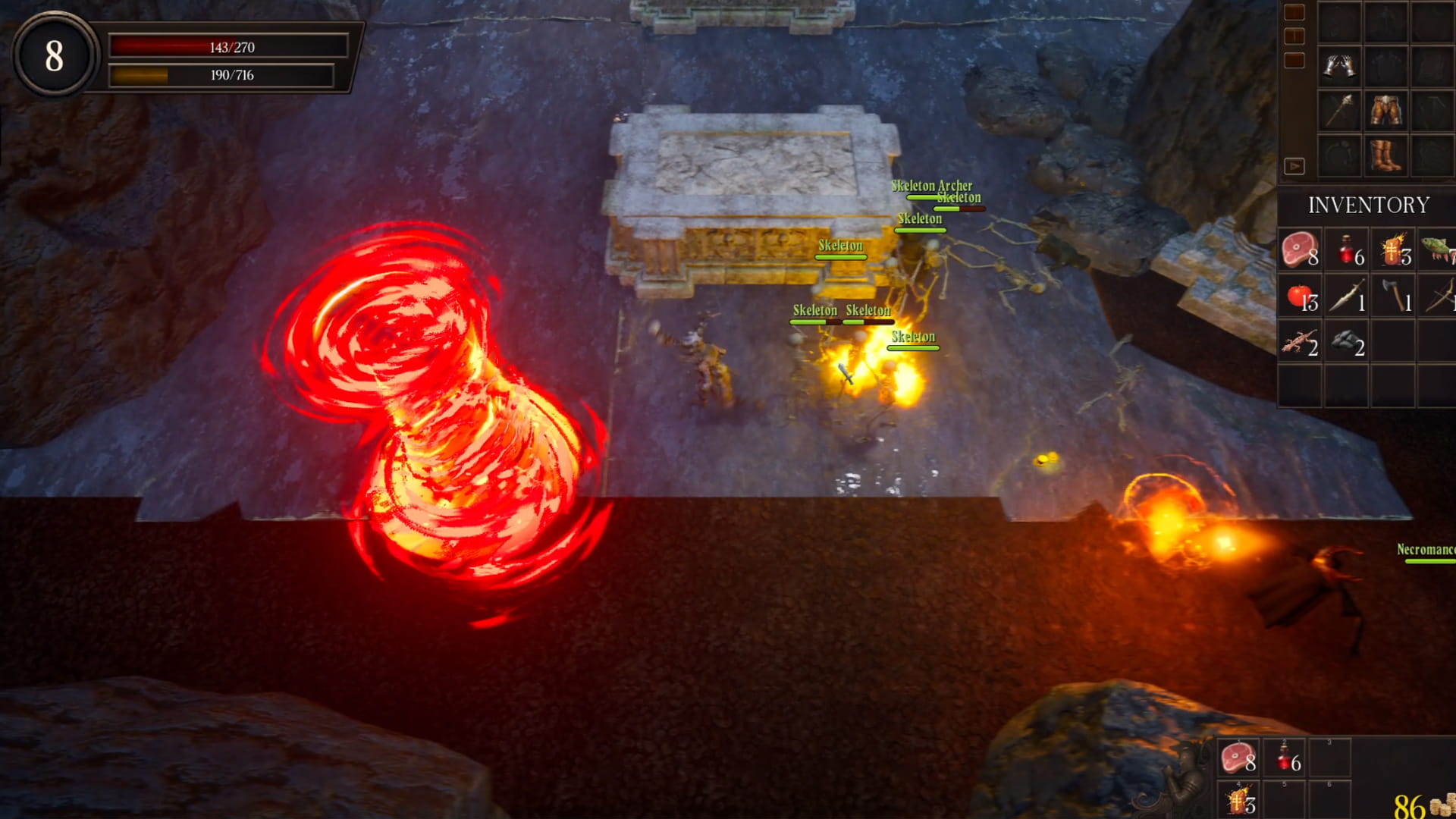Viewport: 1456px width, 819px height.
Task: Click the equipped steel gauntlets slot
Action: click(1339, 66)
